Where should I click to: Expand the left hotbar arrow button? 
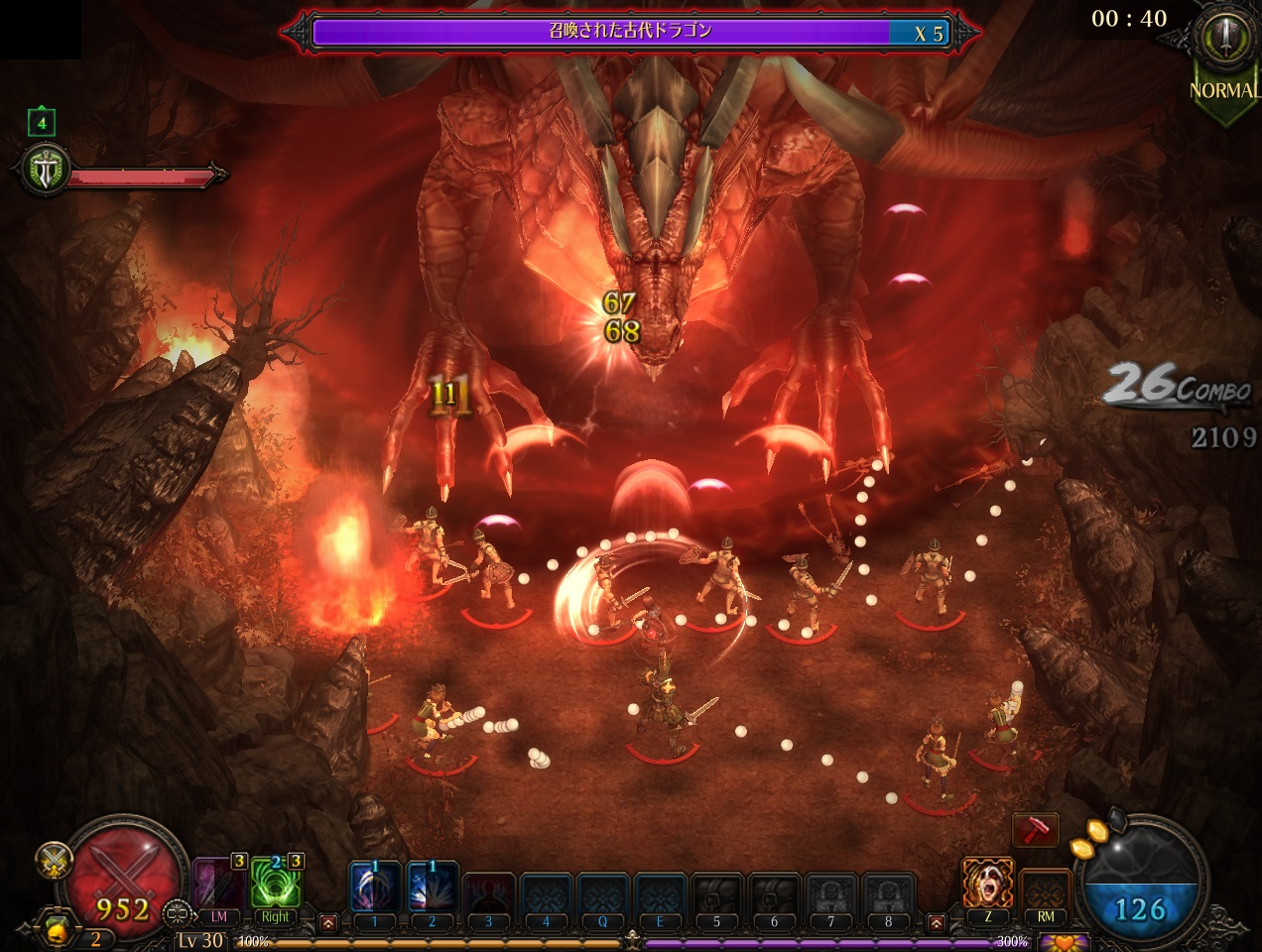(x=328, y=923)
